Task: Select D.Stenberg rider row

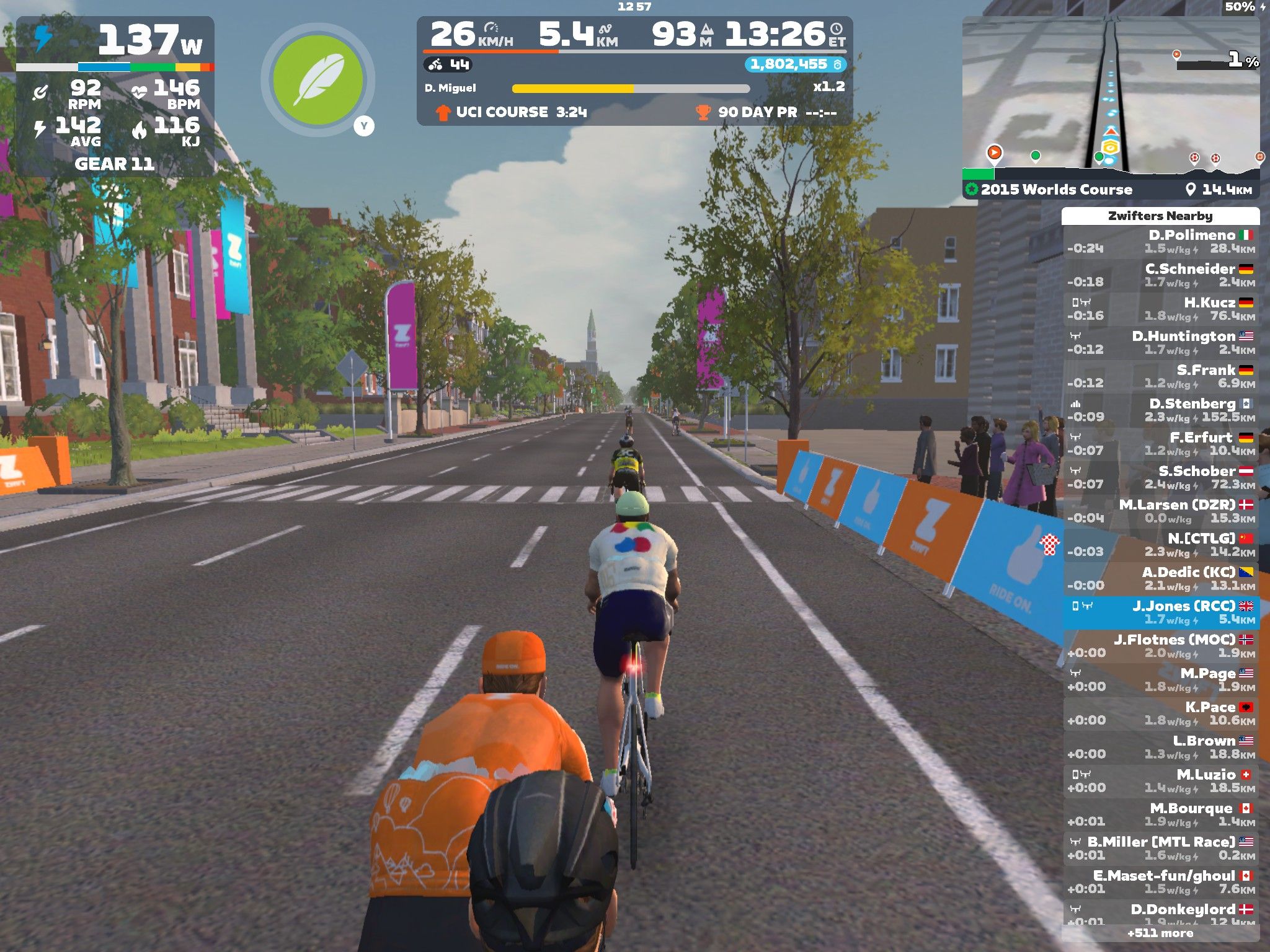Action: click(x=1160, y=410)
